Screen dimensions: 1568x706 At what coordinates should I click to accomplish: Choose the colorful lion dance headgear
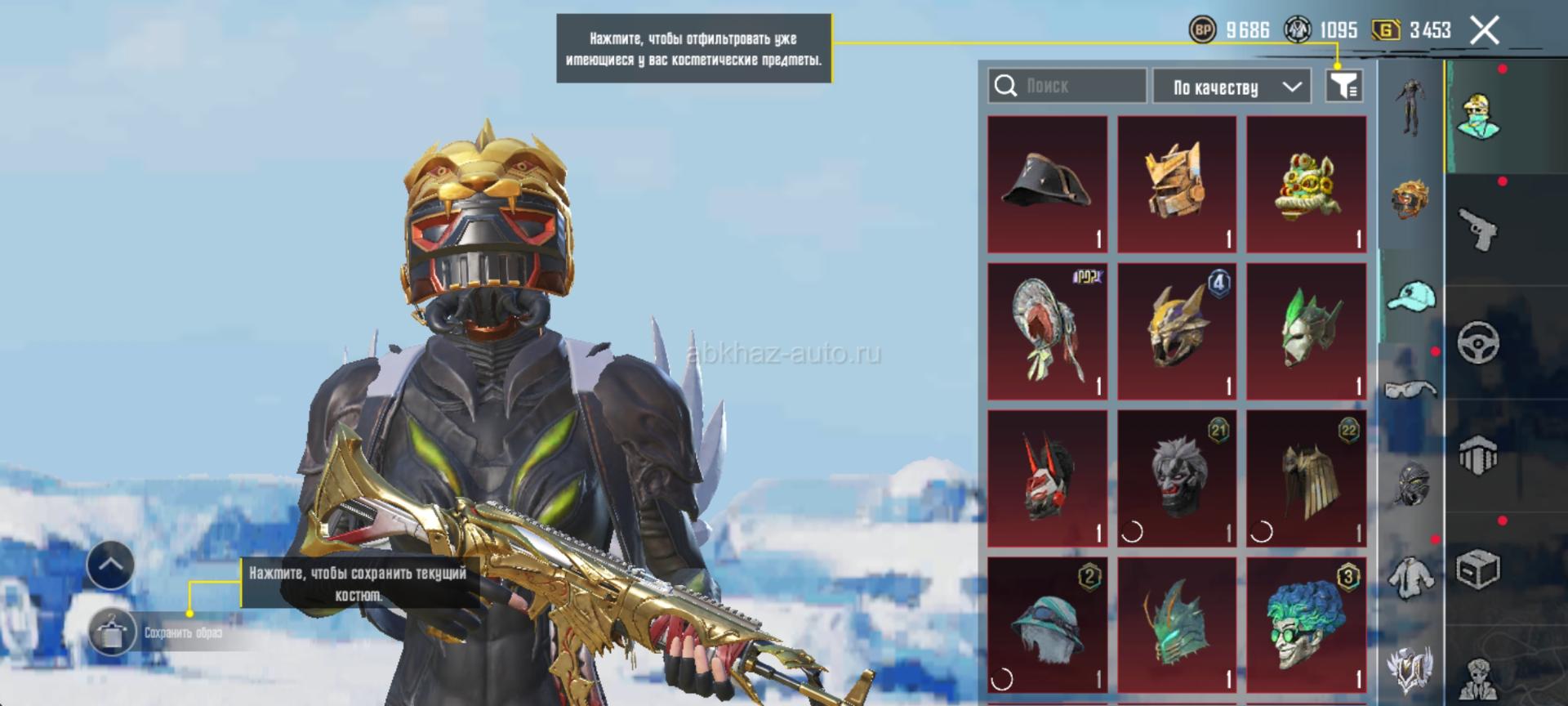coord(1307,185)
